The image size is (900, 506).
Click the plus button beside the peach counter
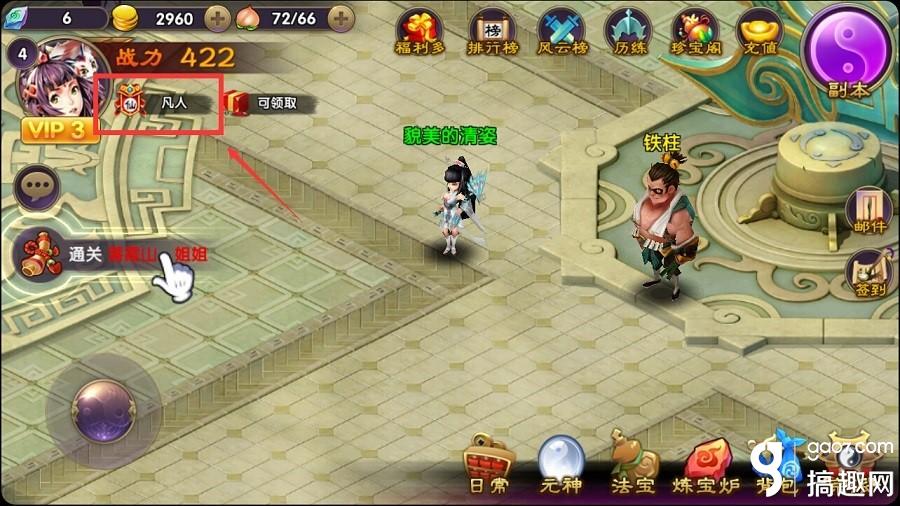click(x=340, y=18)
